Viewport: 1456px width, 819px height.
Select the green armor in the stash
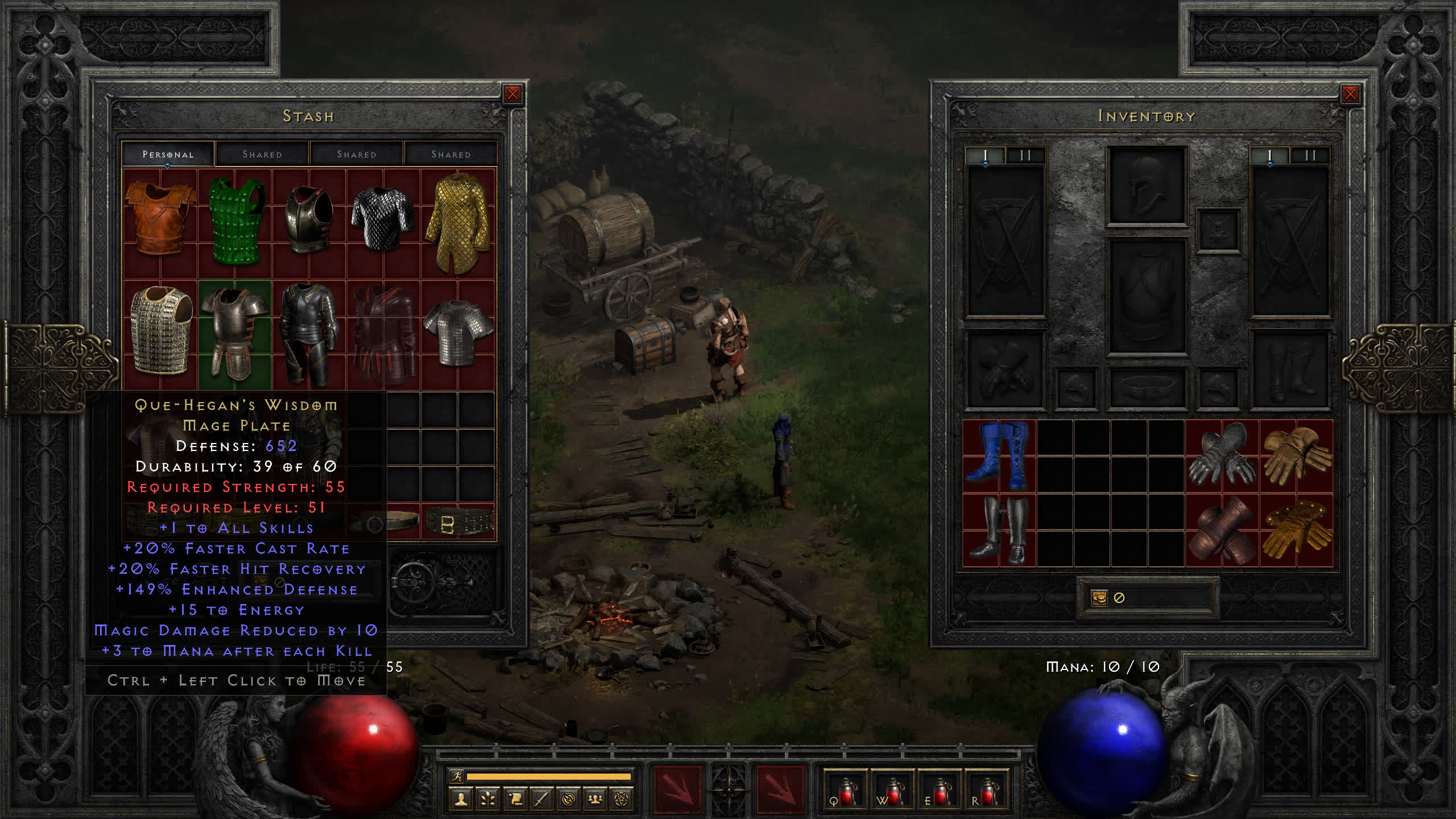click(236, 220)
